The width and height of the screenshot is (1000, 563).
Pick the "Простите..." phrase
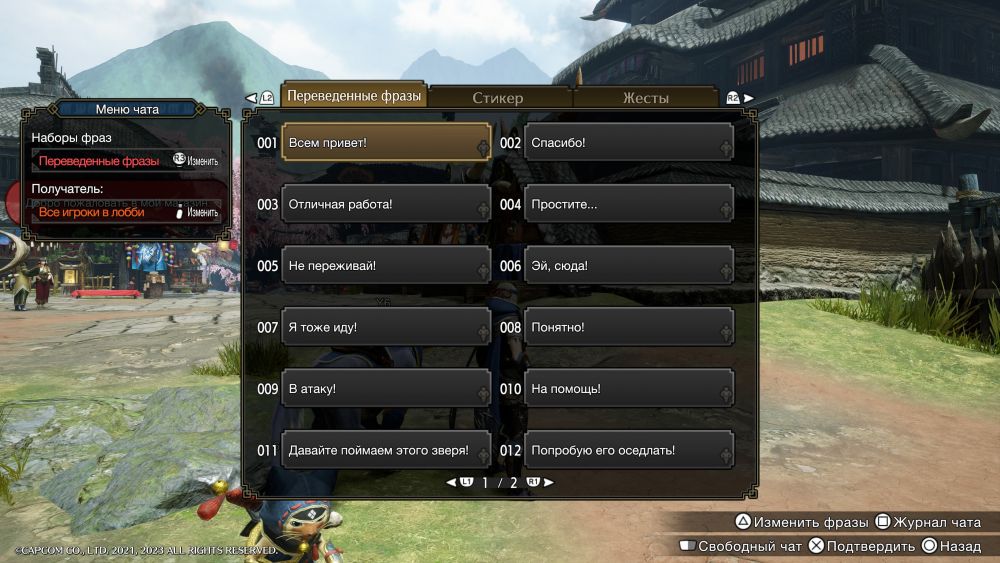click(x=628, y=204)
